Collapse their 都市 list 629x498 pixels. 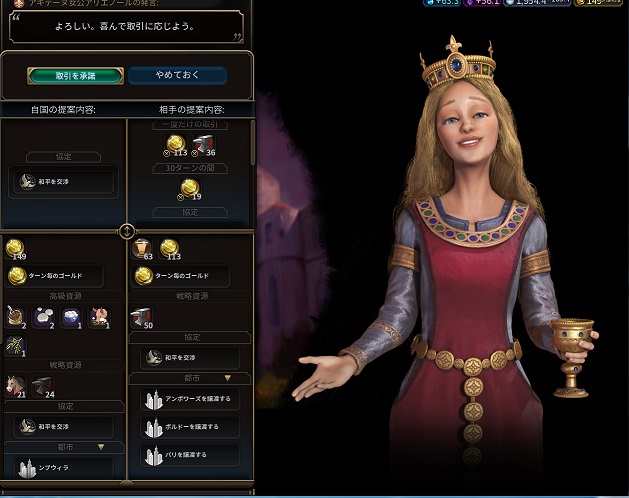pyautogui.click(x=228, y=378)
